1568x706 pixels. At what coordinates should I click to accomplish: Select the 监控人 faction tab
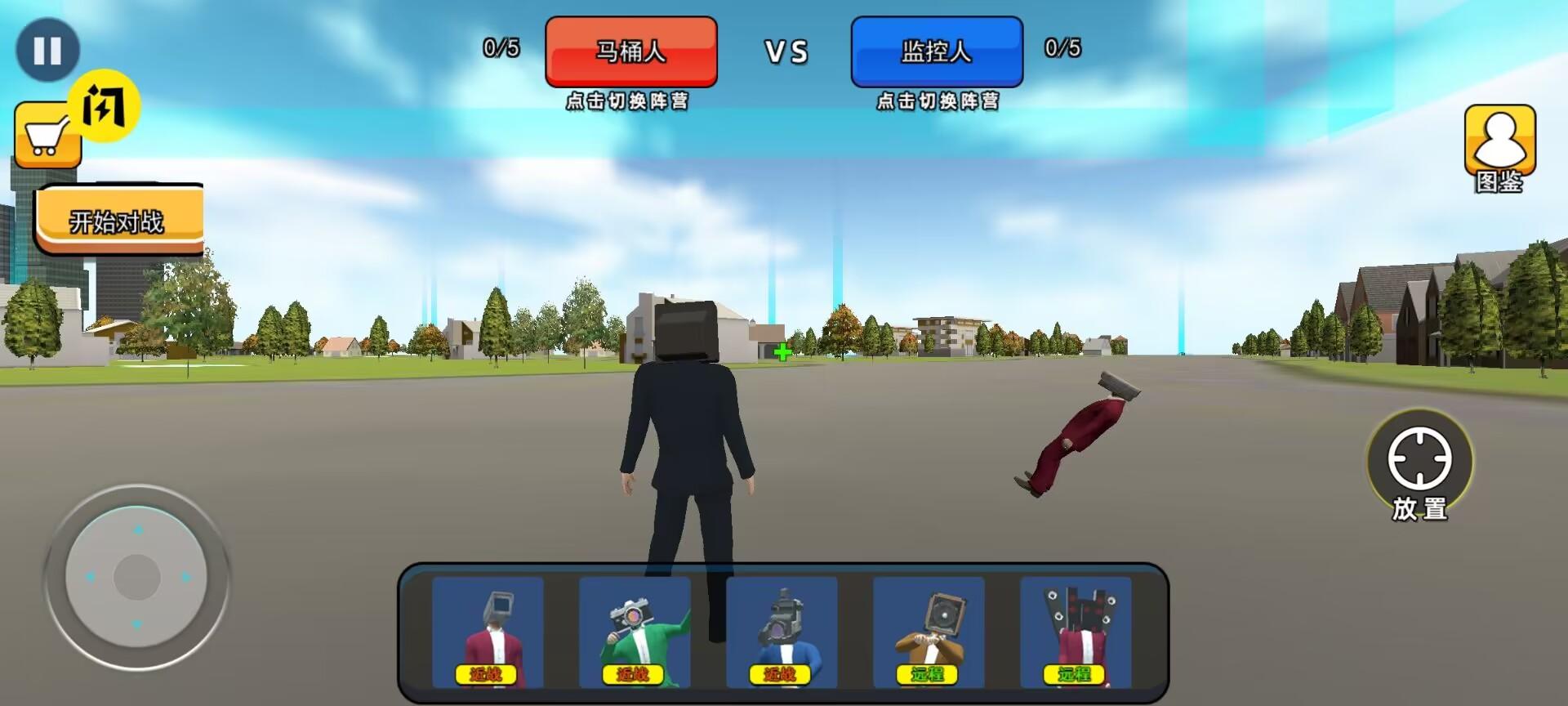(937, 52)
